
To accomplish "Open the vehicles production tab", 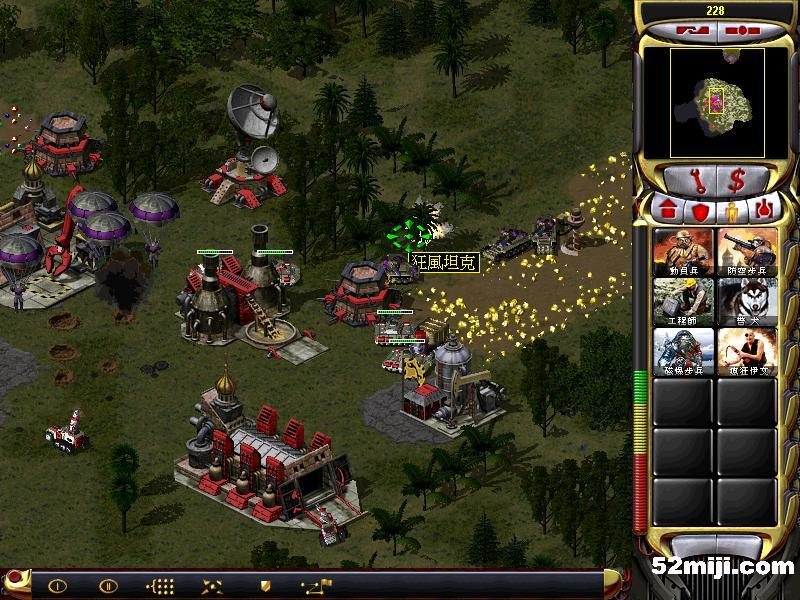I will pos(766,212).
